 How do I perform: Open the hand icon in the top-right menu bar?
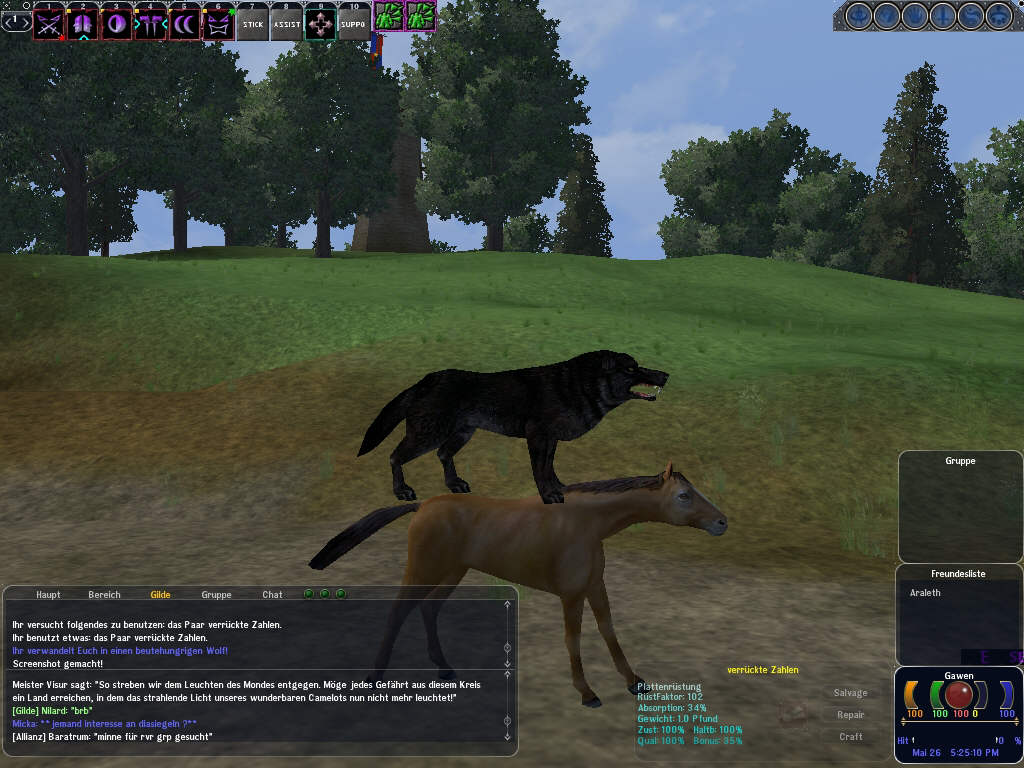(915, 16)
